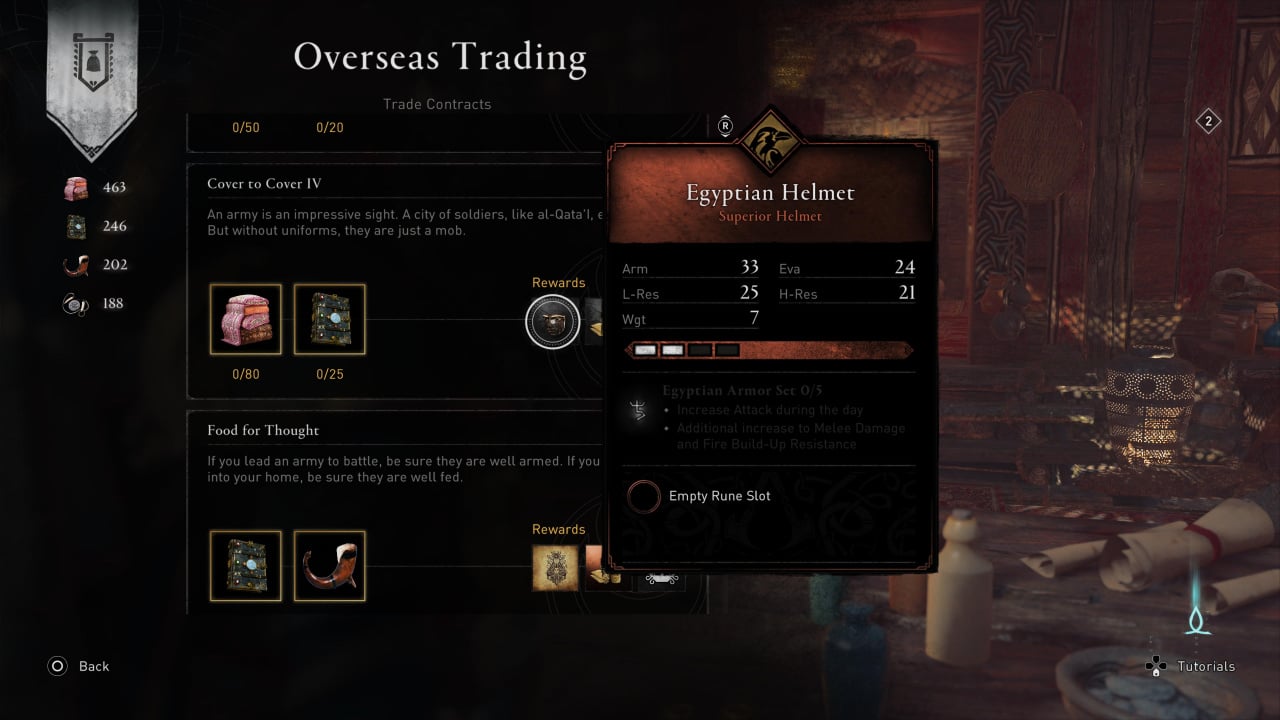
Task: Select the Cover to Cover IV contract
Action: (x=264, y=184)
